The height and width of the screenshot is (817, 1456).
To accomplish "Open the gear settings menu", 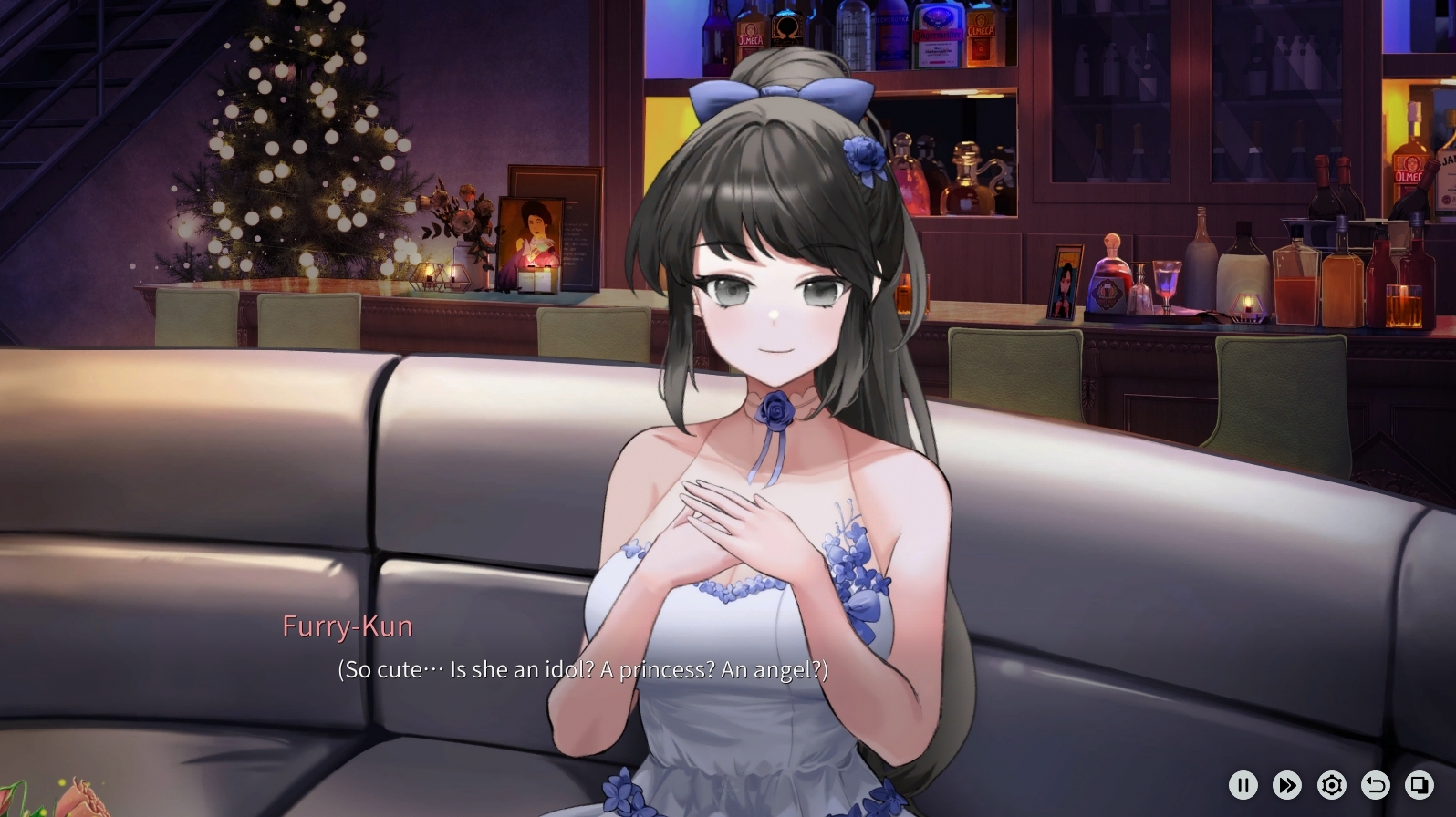I will [x=1331, y=784].
